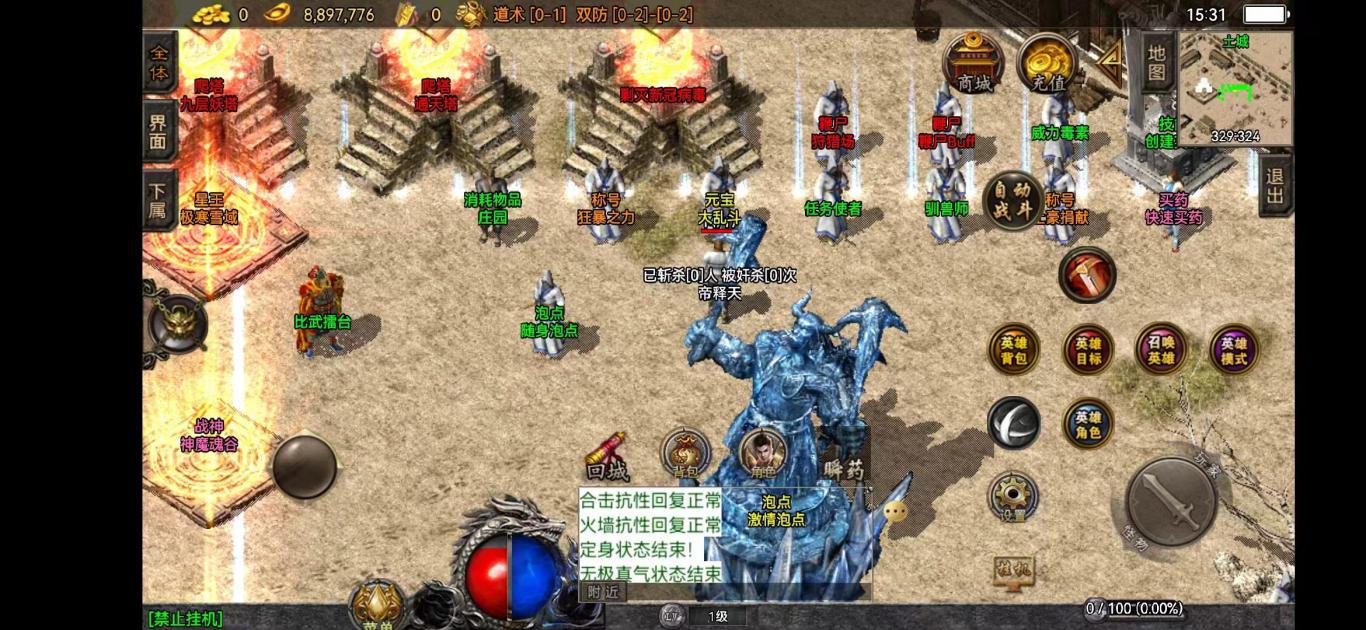This screenshot has height=630, width=1366.
Task: Click the 土城 minimap
Action: [x=1235, y=88]
